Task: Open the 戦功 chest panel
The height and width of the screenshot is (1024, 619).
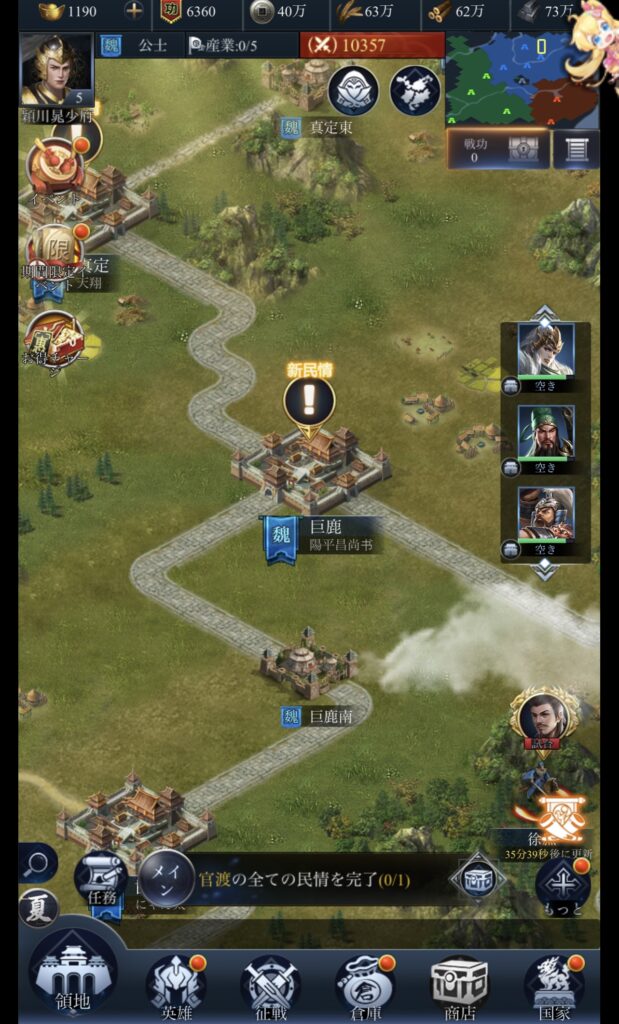Action: (x=497, y=149)
